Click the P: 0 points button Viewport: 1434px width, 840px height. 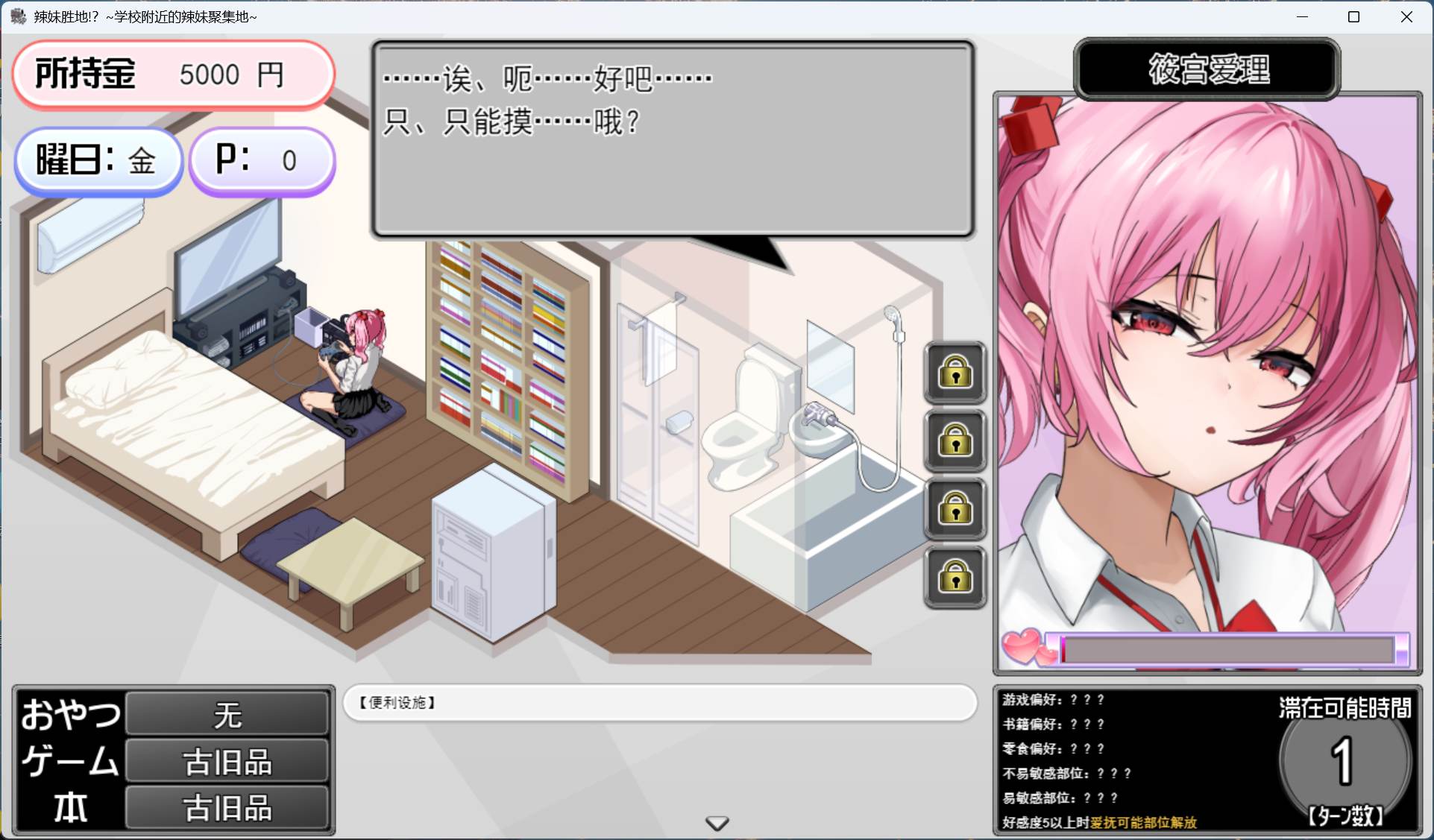click(262, 160)
